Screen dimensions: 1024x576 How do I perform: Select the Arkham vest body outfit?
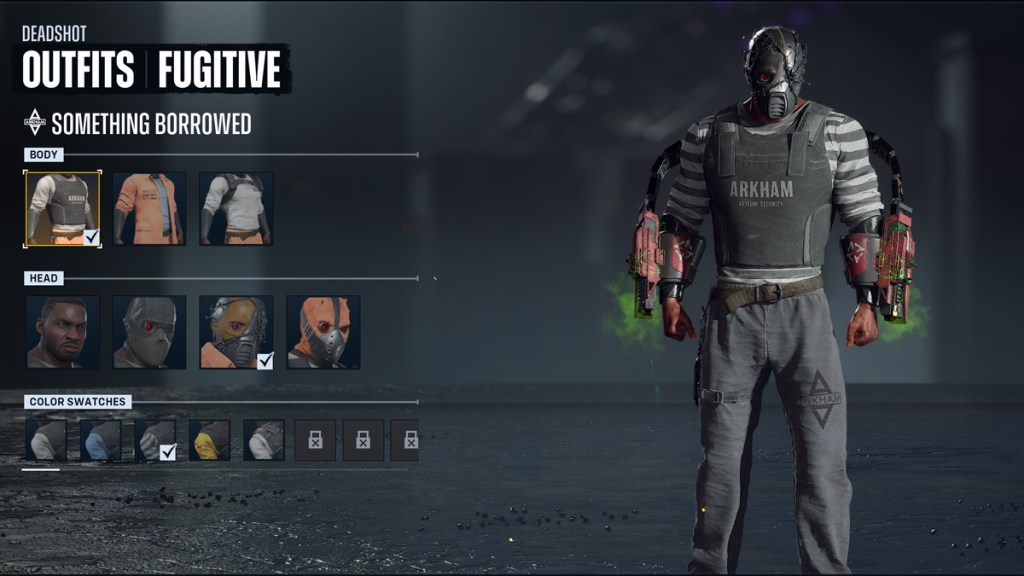tap(62, 209)
